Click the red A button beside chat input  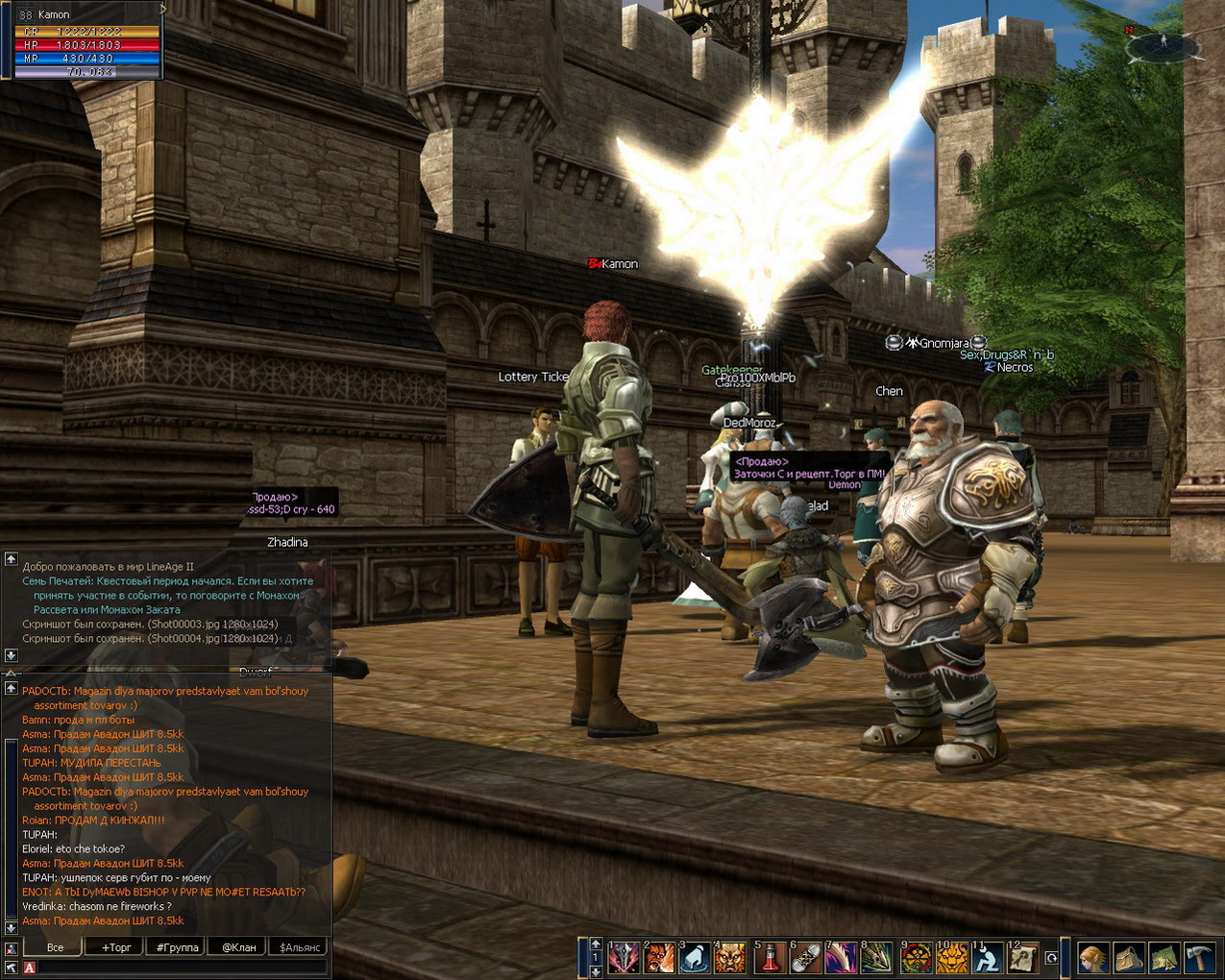pos(29,968)
